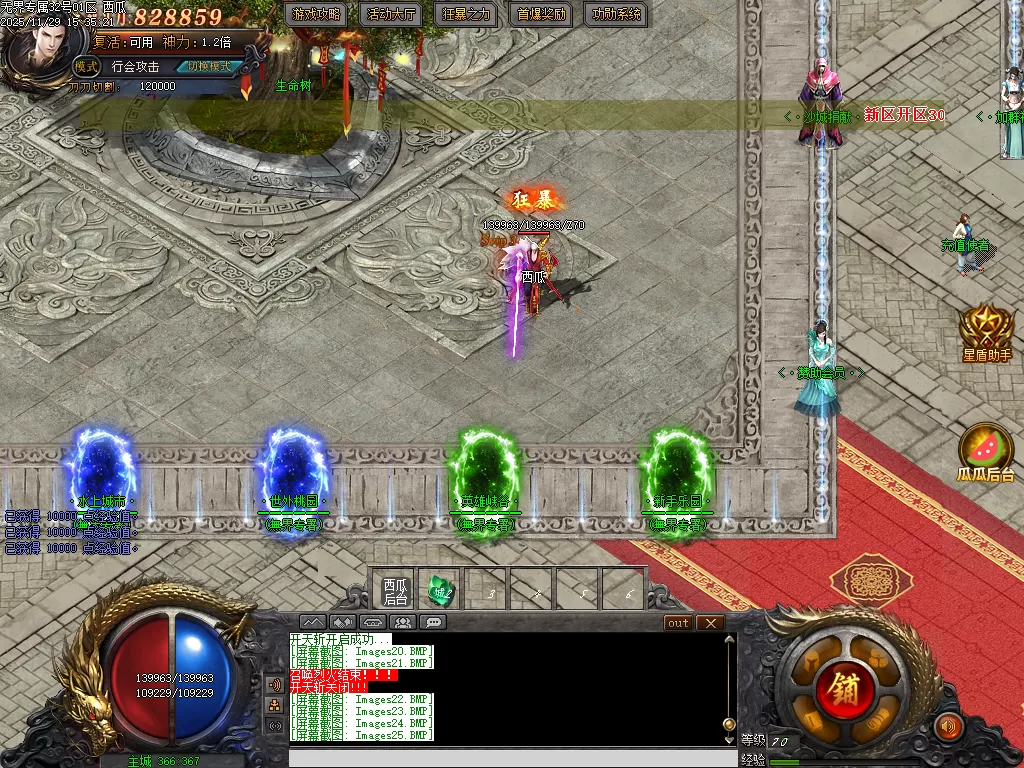The width and height of the screenshot is (1024, 768).
Task: Use the green gem hotbar item
Action: [x=441, y=591]
